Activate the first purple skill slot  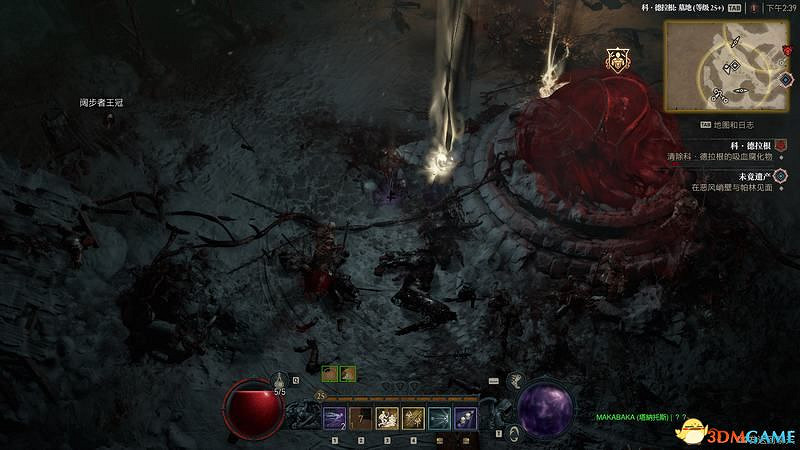tap(335, 418)
